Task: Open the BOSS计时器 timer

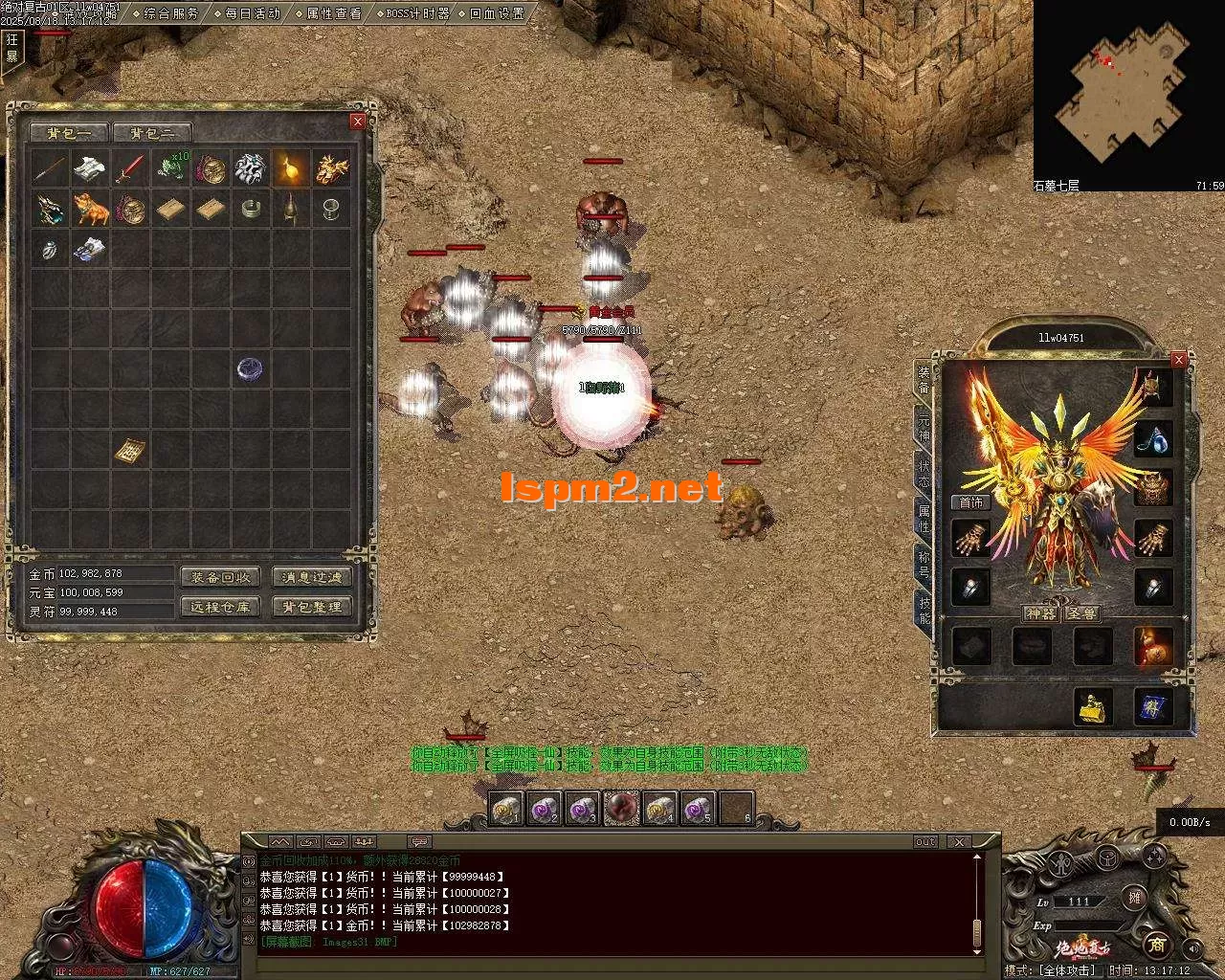Action: coord(417,13)
